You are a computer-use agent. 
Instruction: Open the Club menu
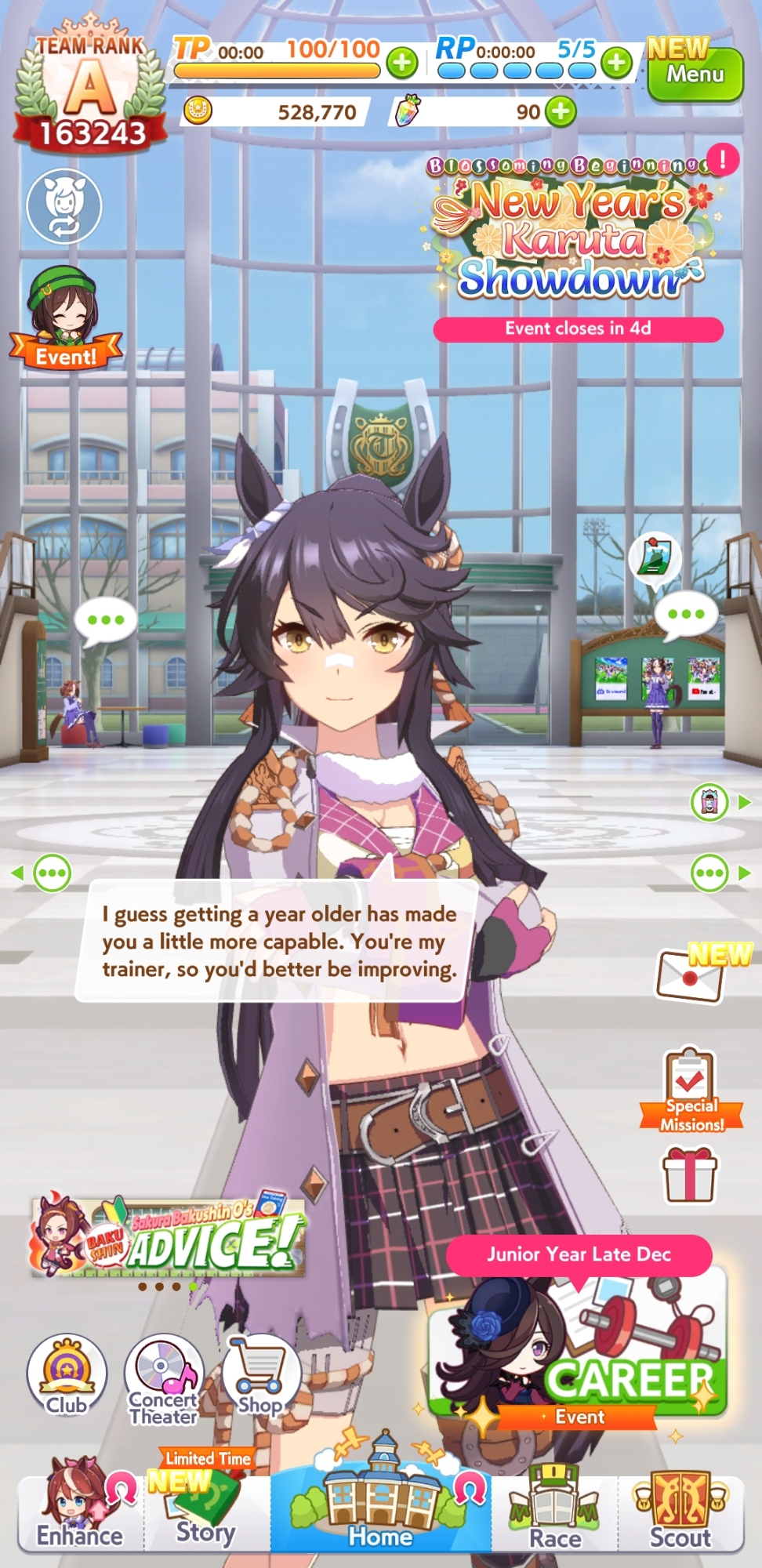[67, 1377]
